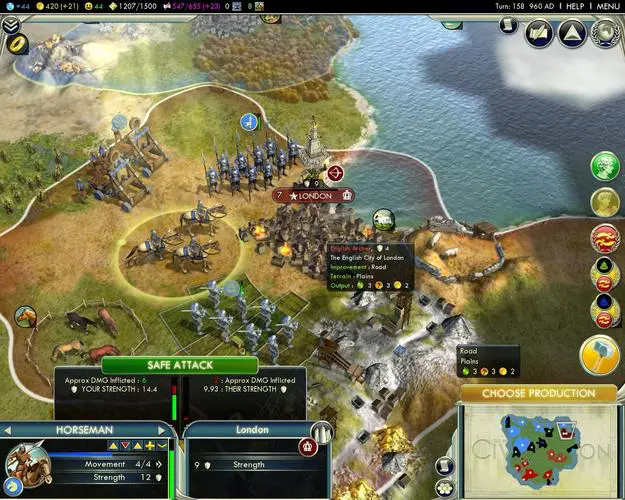Click the Choose Production button
The height and width of the screenshot is (500, 625).
coord(539,393)
